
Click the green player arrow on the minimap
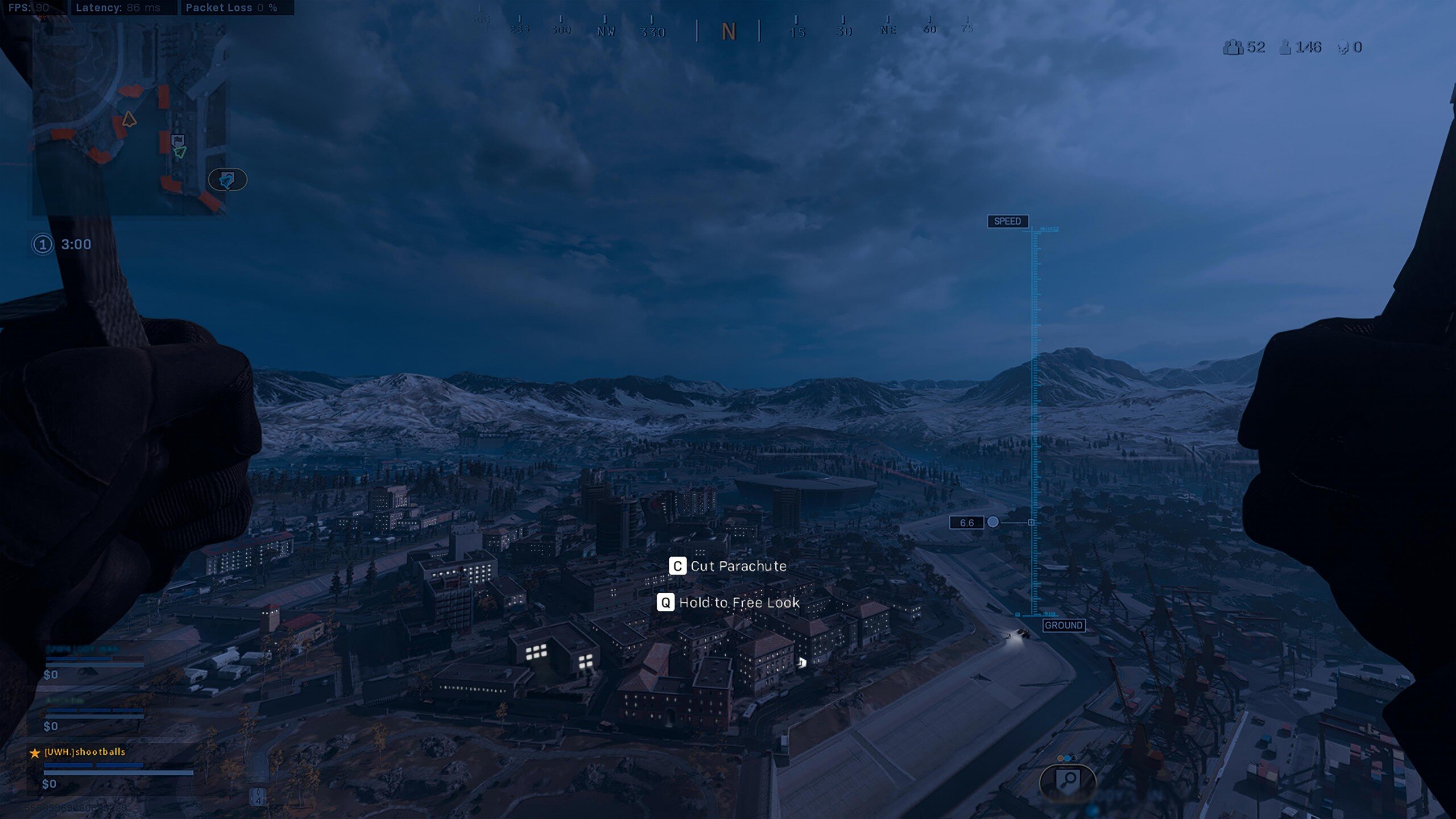[180, 152]
